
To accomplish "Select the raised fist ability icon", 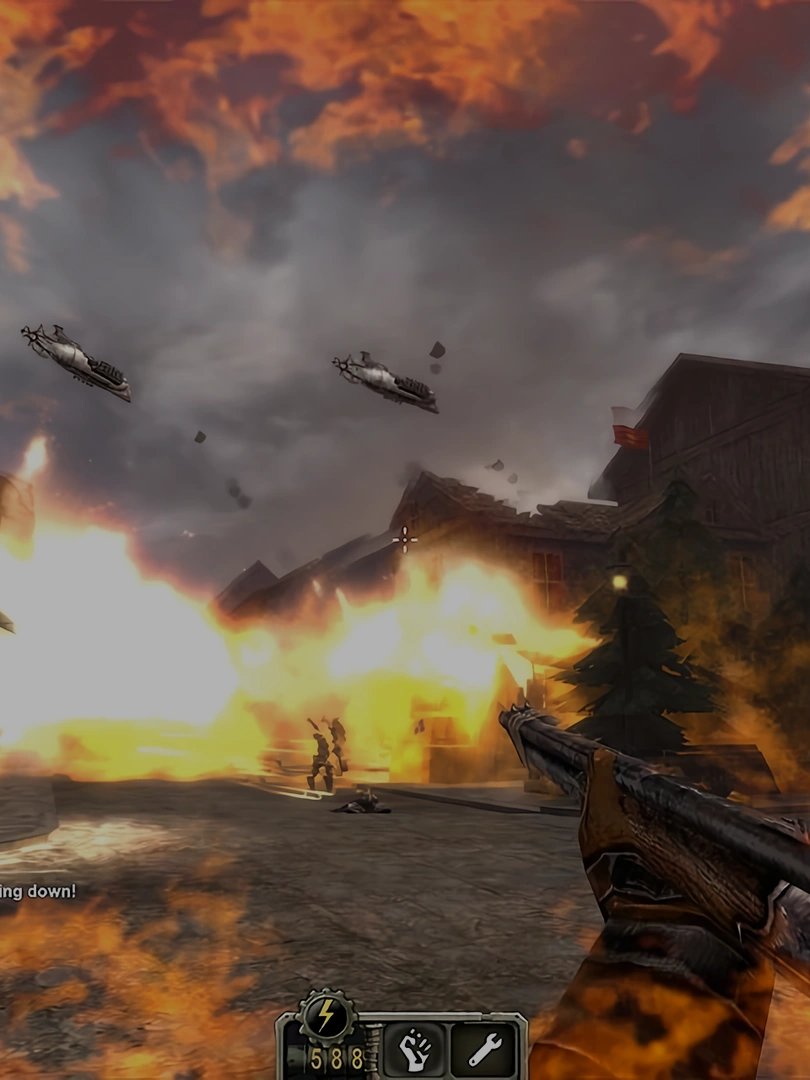I will (x=413, y=1050).
